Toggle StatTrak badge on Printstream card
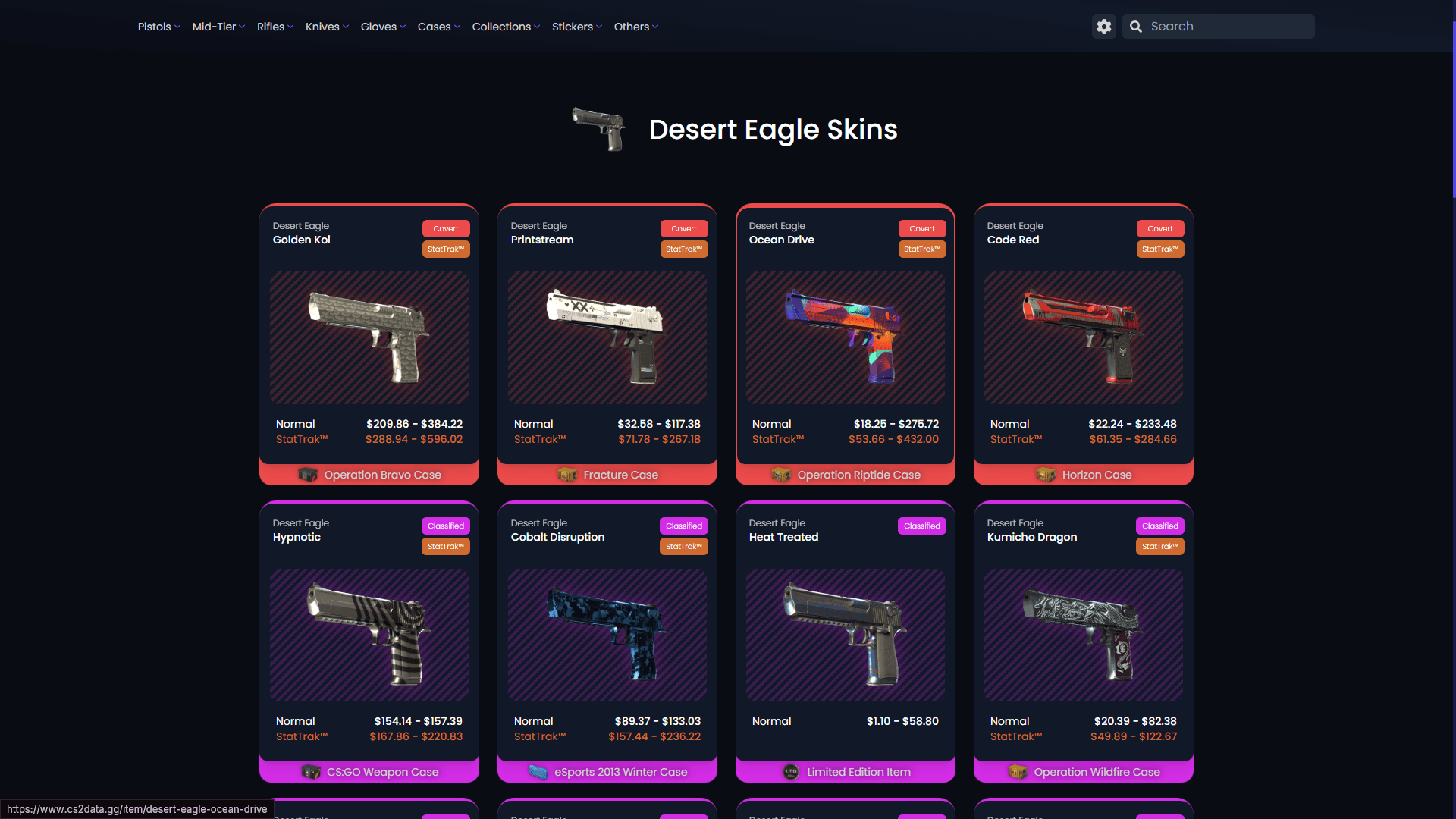1456x819 pixels. click(683, 249)
